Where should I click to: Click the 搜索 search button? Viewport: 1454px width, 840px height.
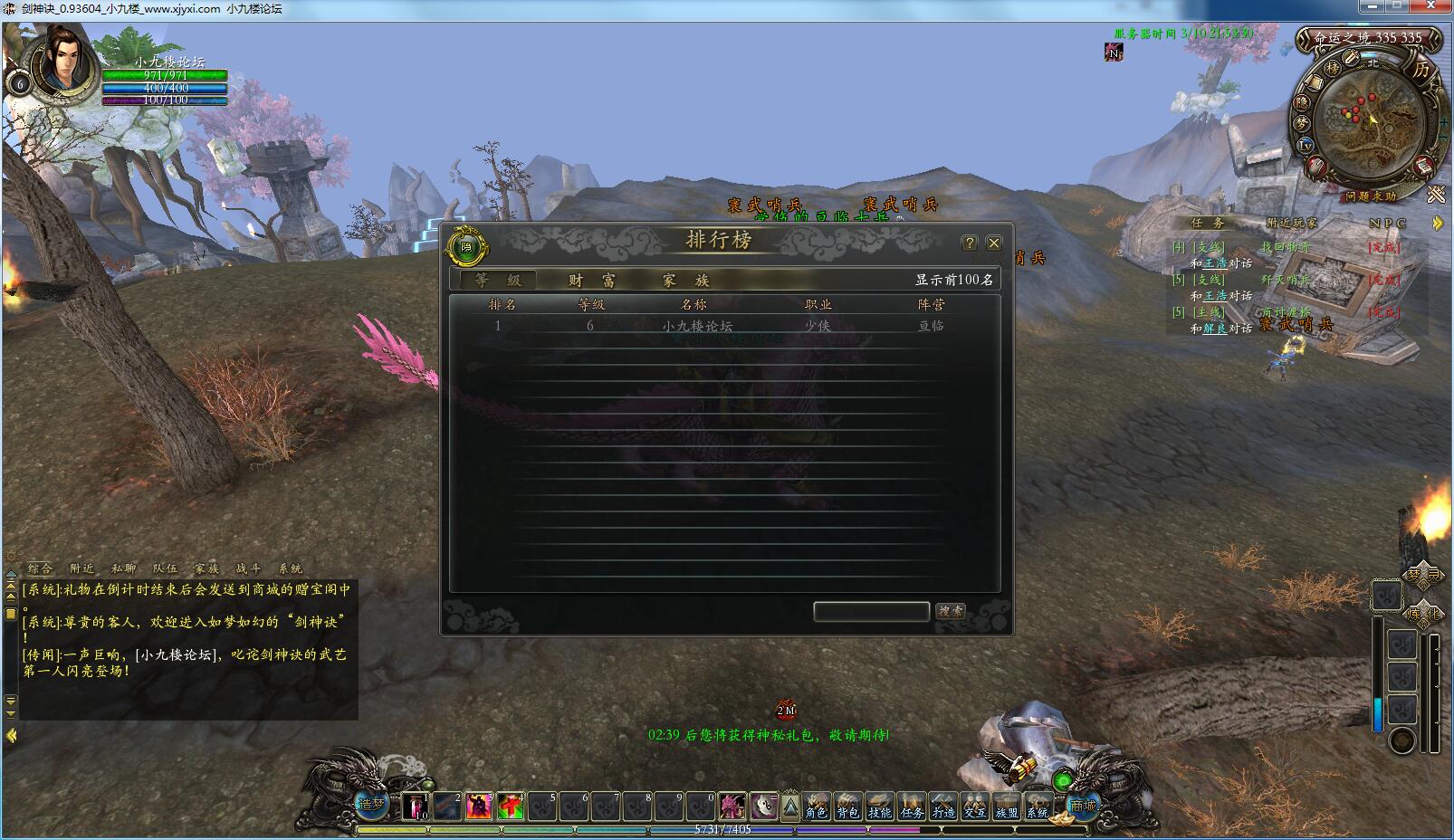[951, 612]
